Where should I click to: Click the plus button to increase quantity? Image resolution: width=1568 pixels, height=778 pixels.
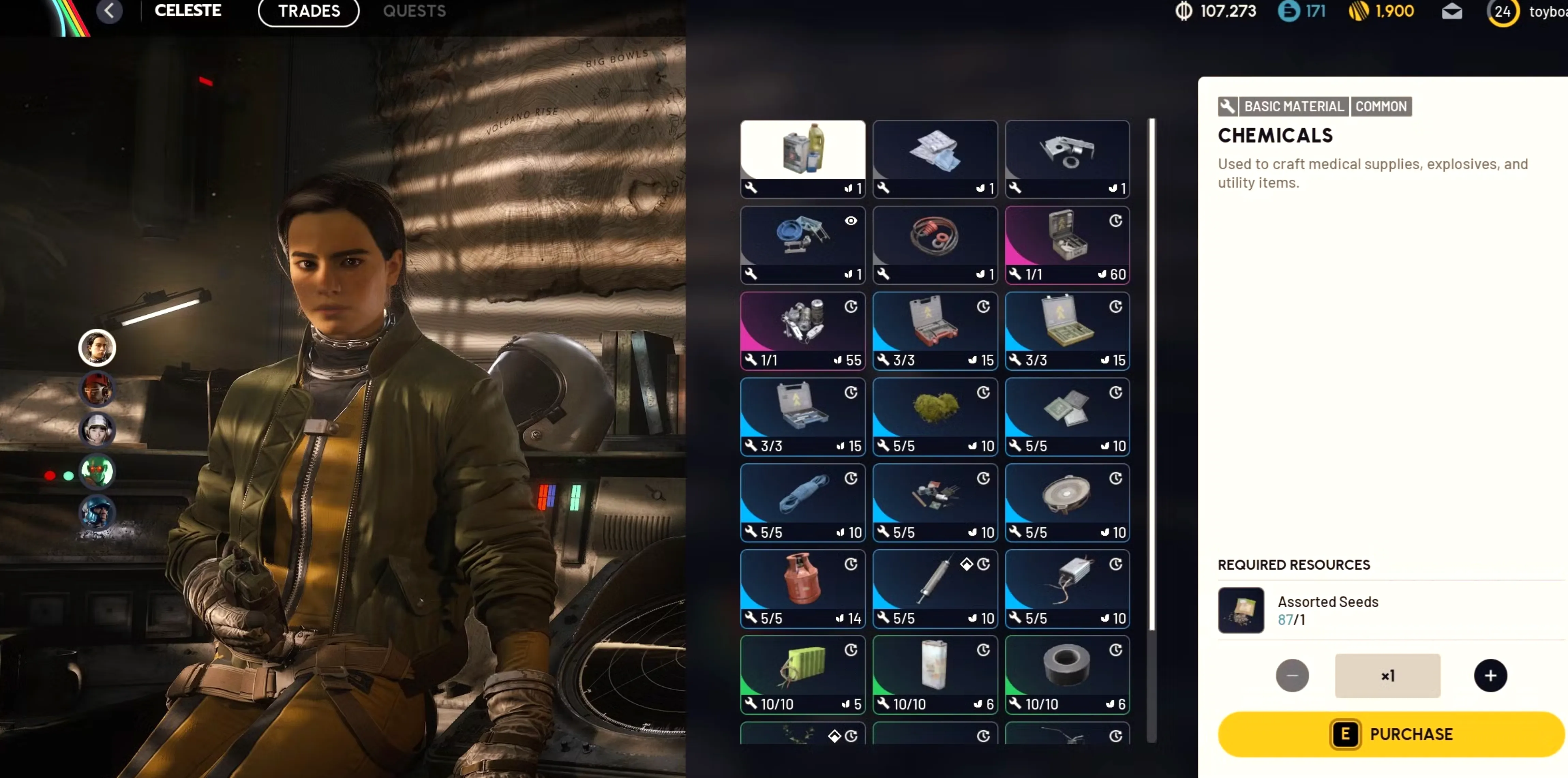click(1490, 676)
